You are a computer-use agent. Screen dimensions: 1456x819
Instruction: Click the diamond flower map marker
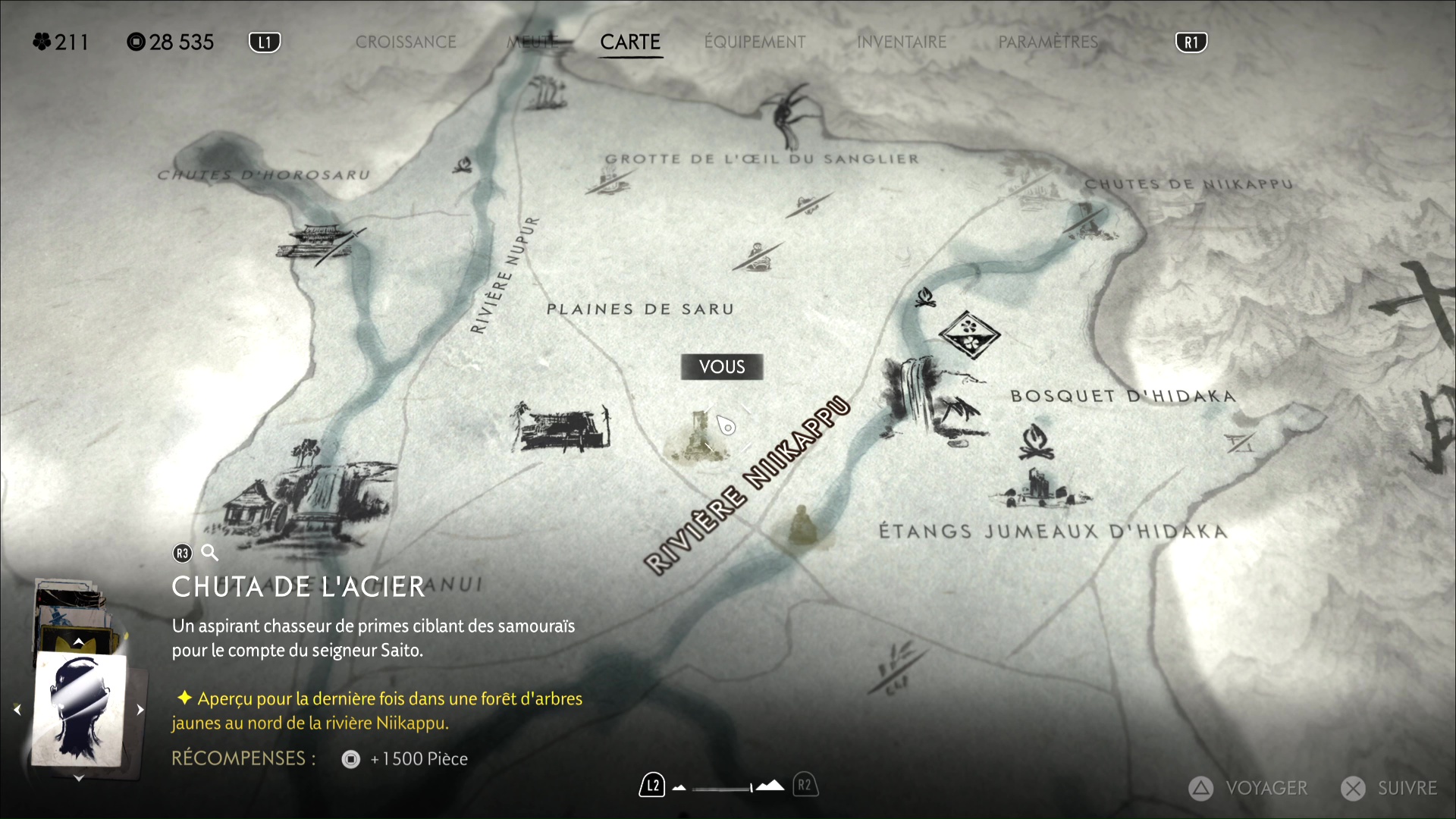(969, 334)
